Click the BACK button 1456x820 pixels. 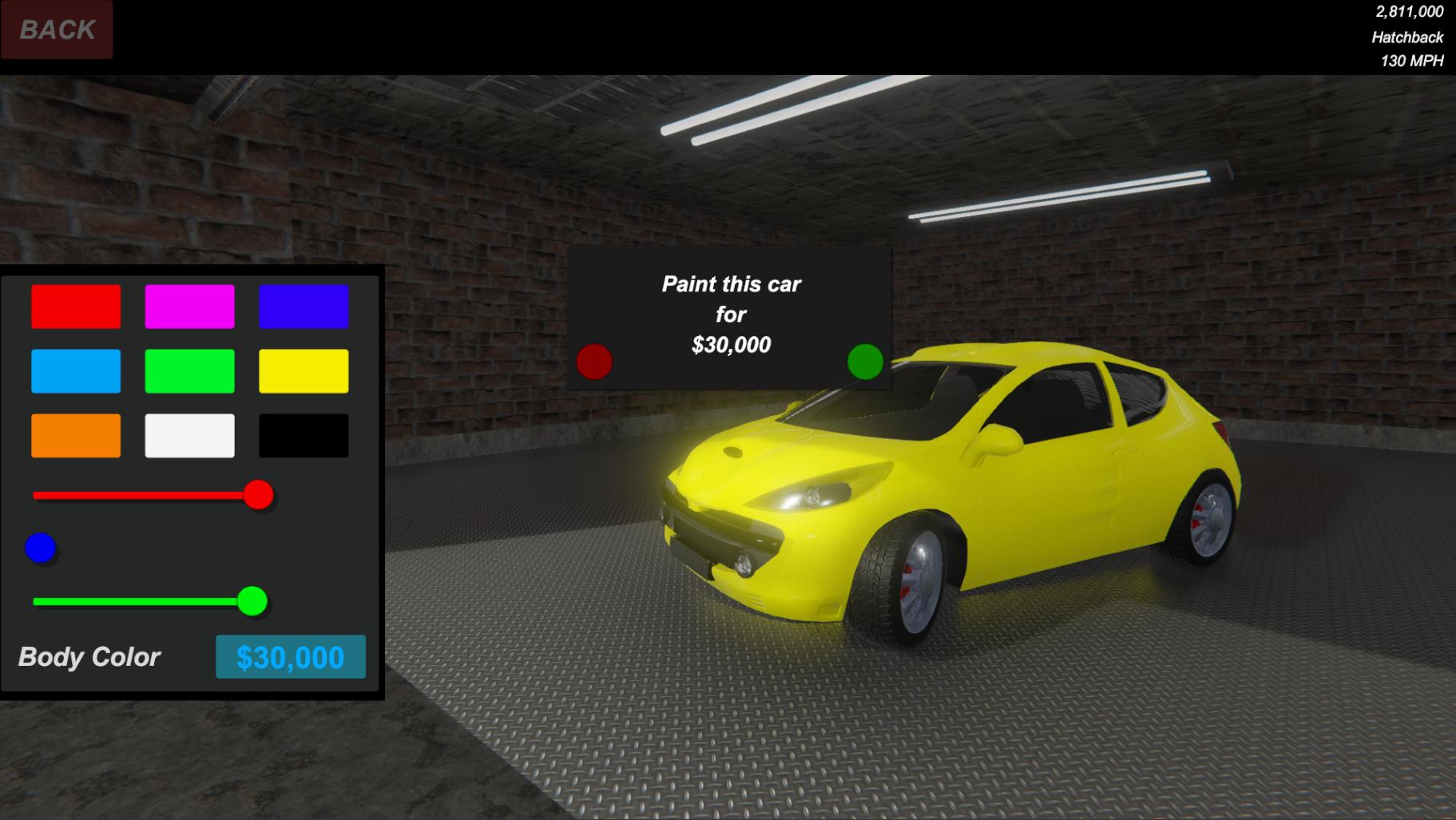pos(56,30)
